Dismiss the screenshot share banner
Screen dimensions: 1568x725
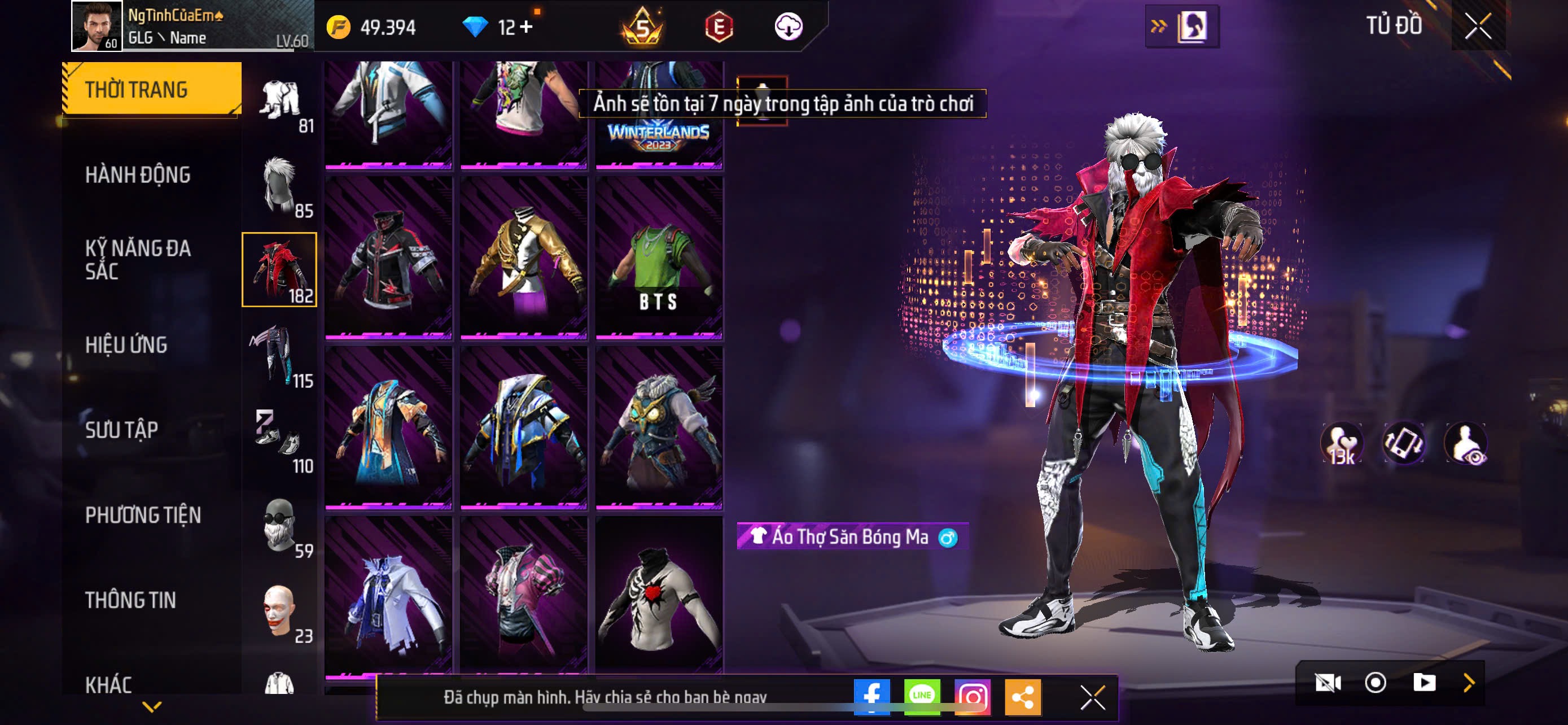point(1092,697)
